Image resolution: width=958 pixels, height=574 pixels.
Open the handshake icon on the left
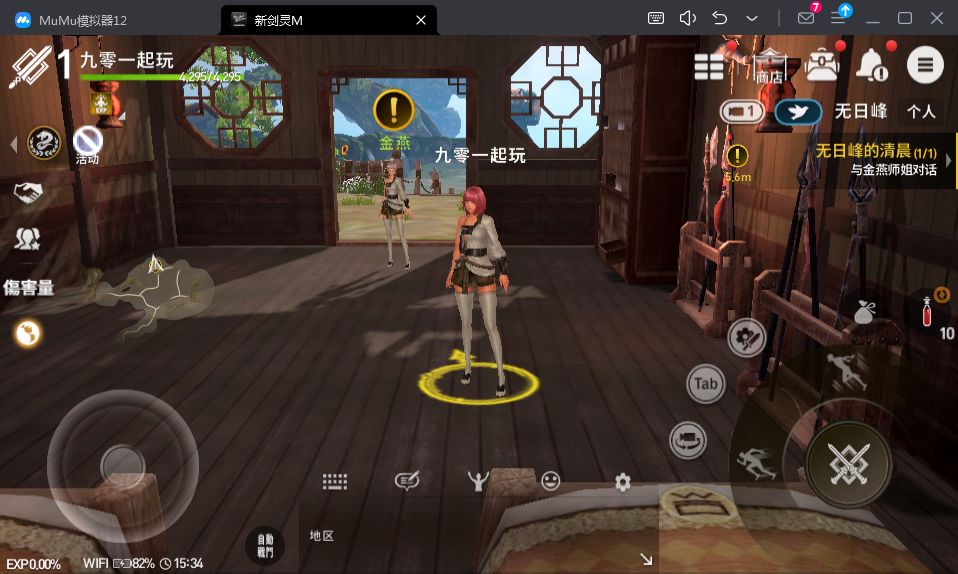click(27, 191)
